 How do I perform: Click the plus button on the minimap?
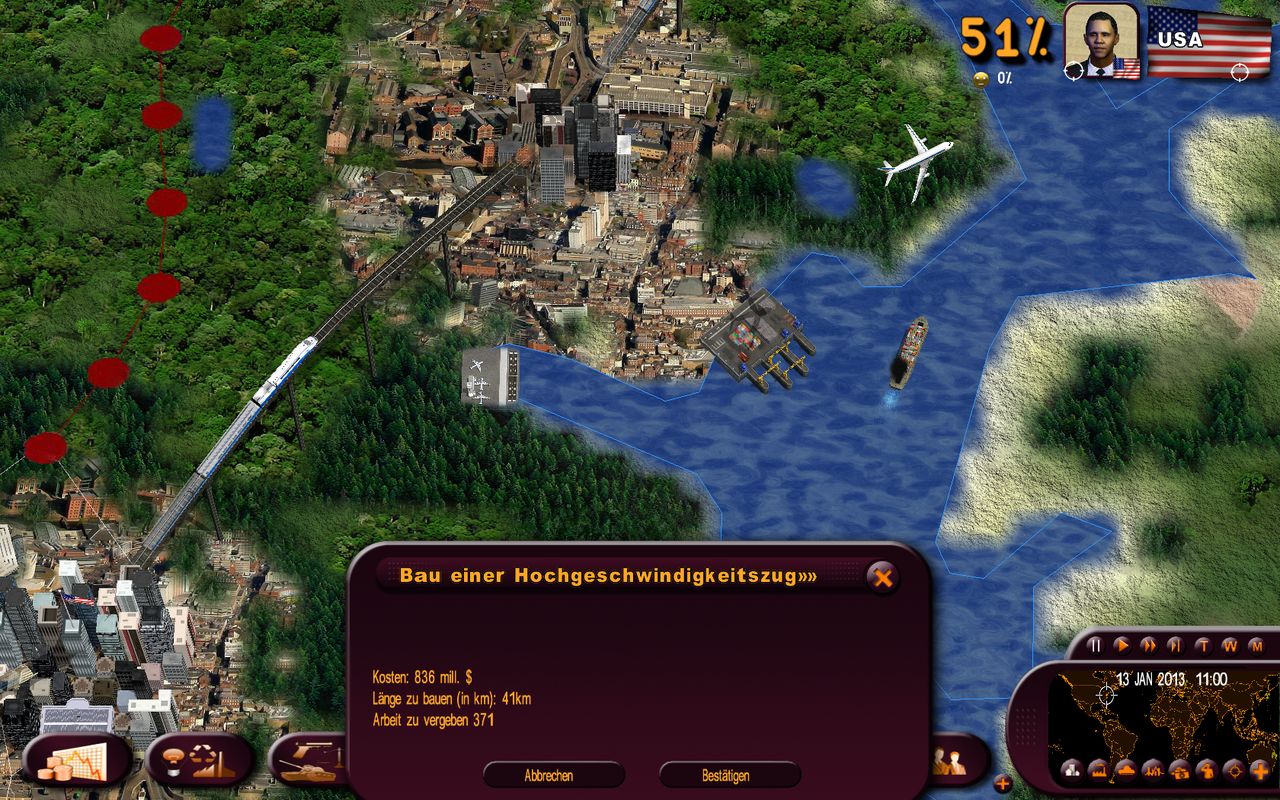click(x=1259, y=770)
